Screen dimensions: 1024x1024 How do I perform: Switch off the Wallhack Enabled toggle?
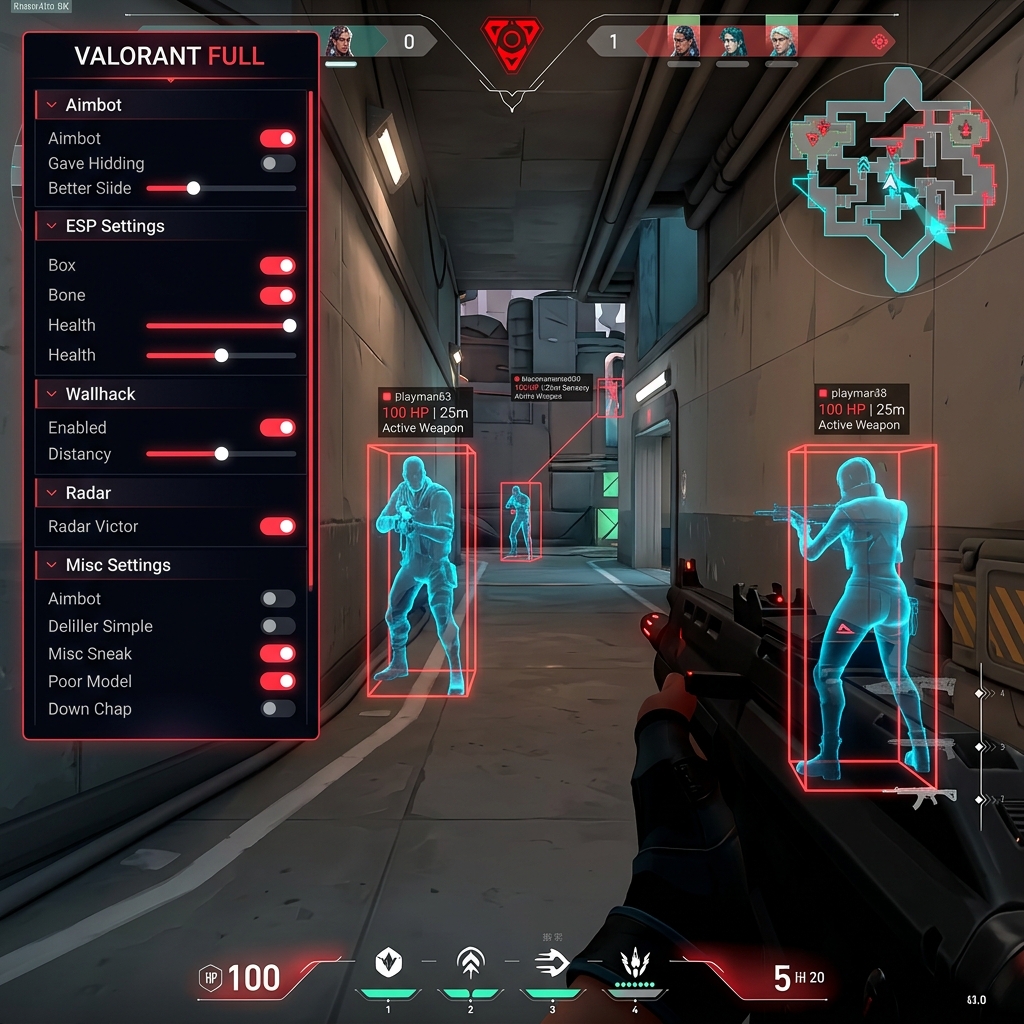pos(277,427)
